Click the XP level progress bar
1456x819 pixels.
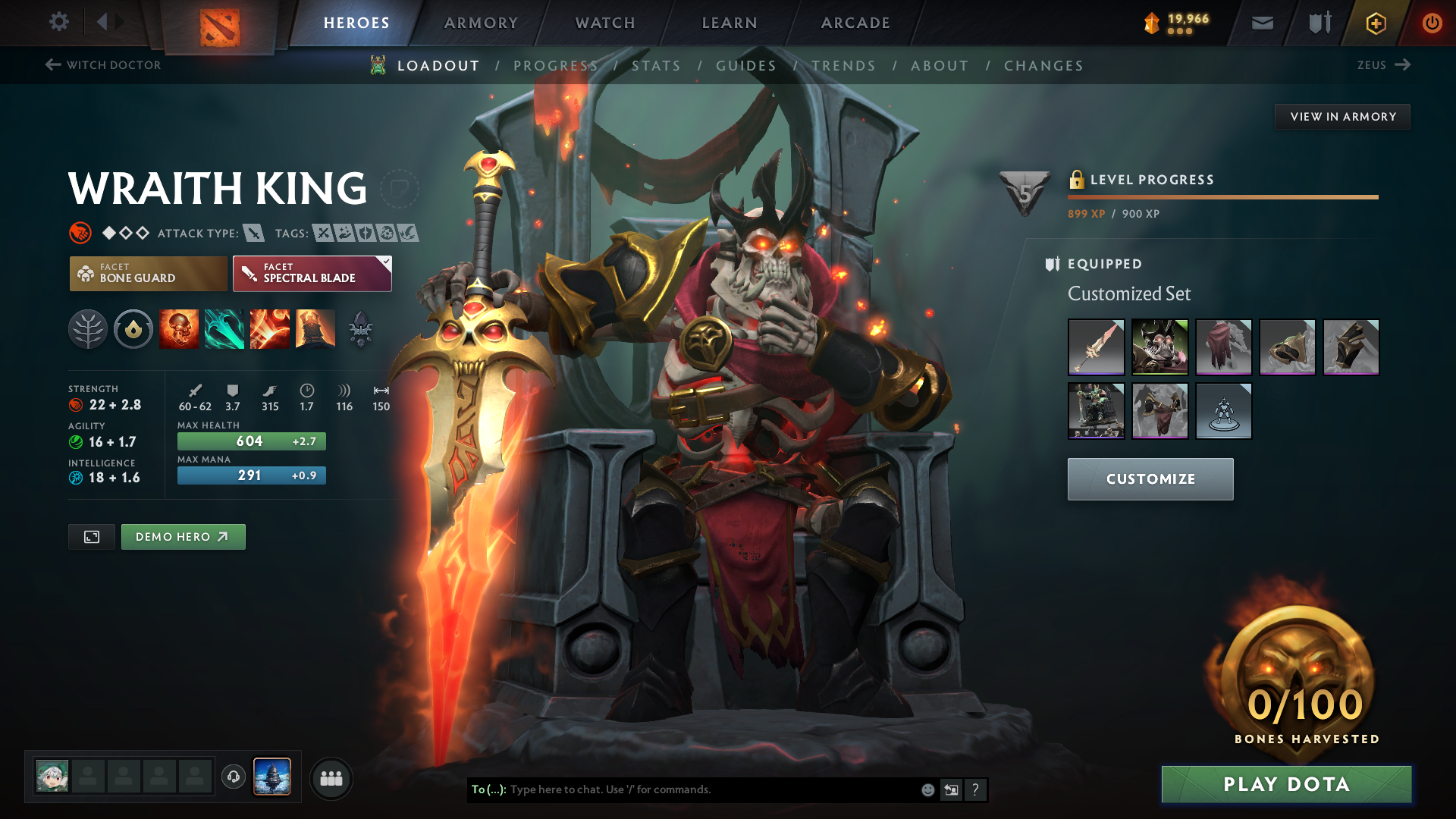point(1222,196)
